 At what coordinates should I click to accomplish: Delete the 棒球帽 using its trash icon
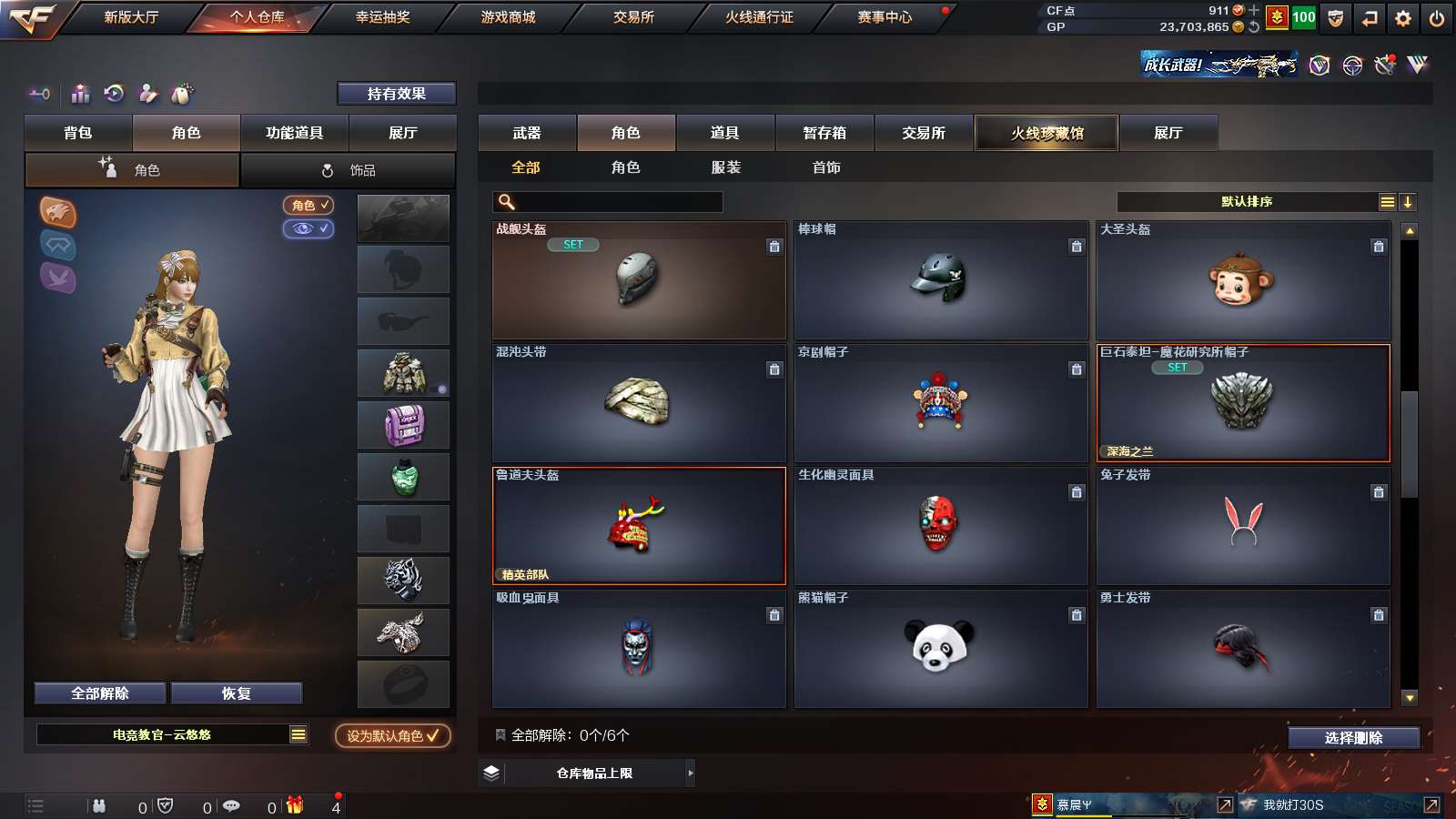1077,247
